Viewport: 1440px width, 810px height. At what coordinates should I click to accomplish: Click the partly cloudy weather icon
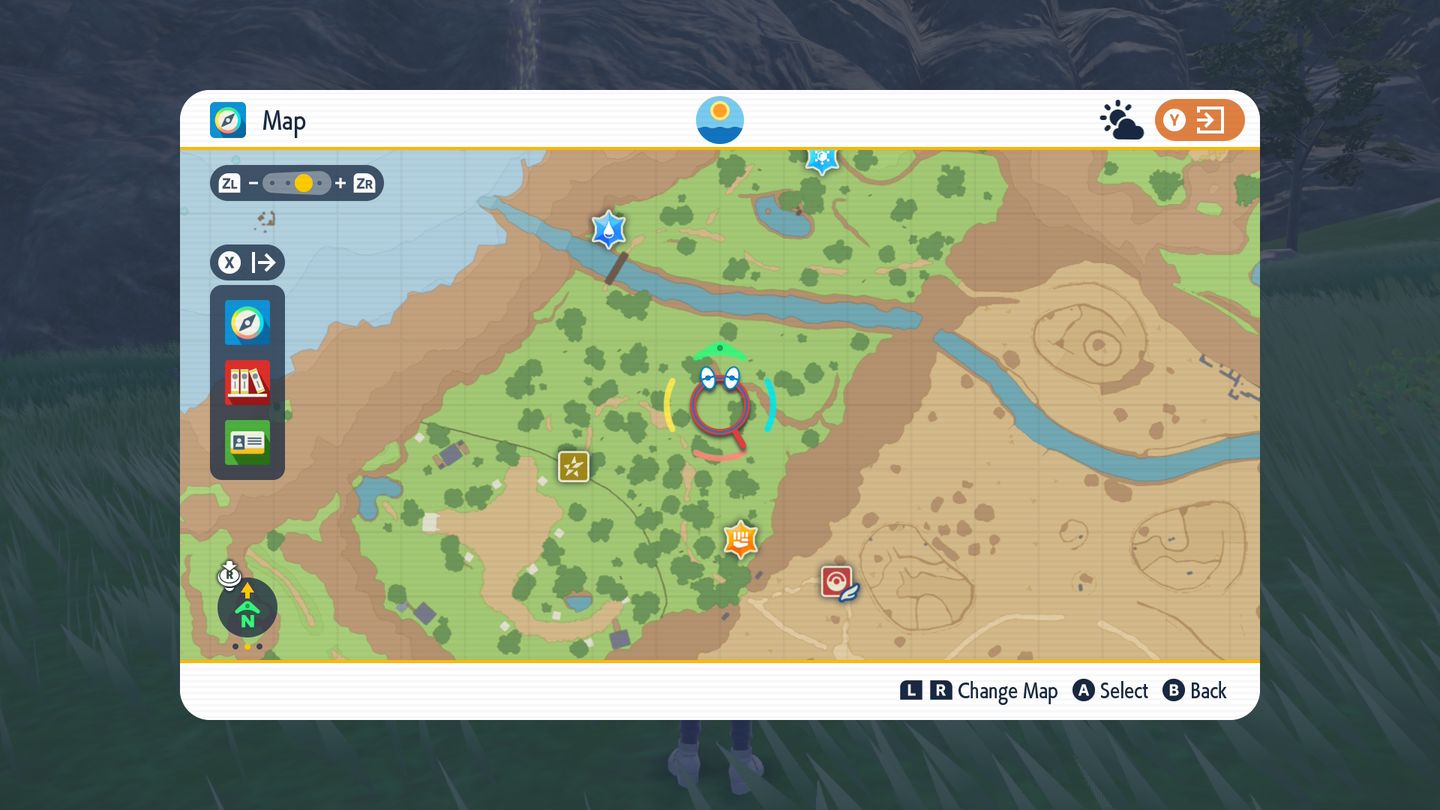1121,121
